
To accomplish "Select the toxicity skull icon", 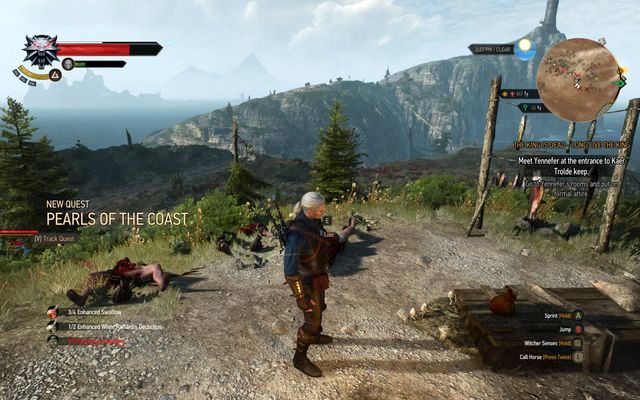I will 68,64.
